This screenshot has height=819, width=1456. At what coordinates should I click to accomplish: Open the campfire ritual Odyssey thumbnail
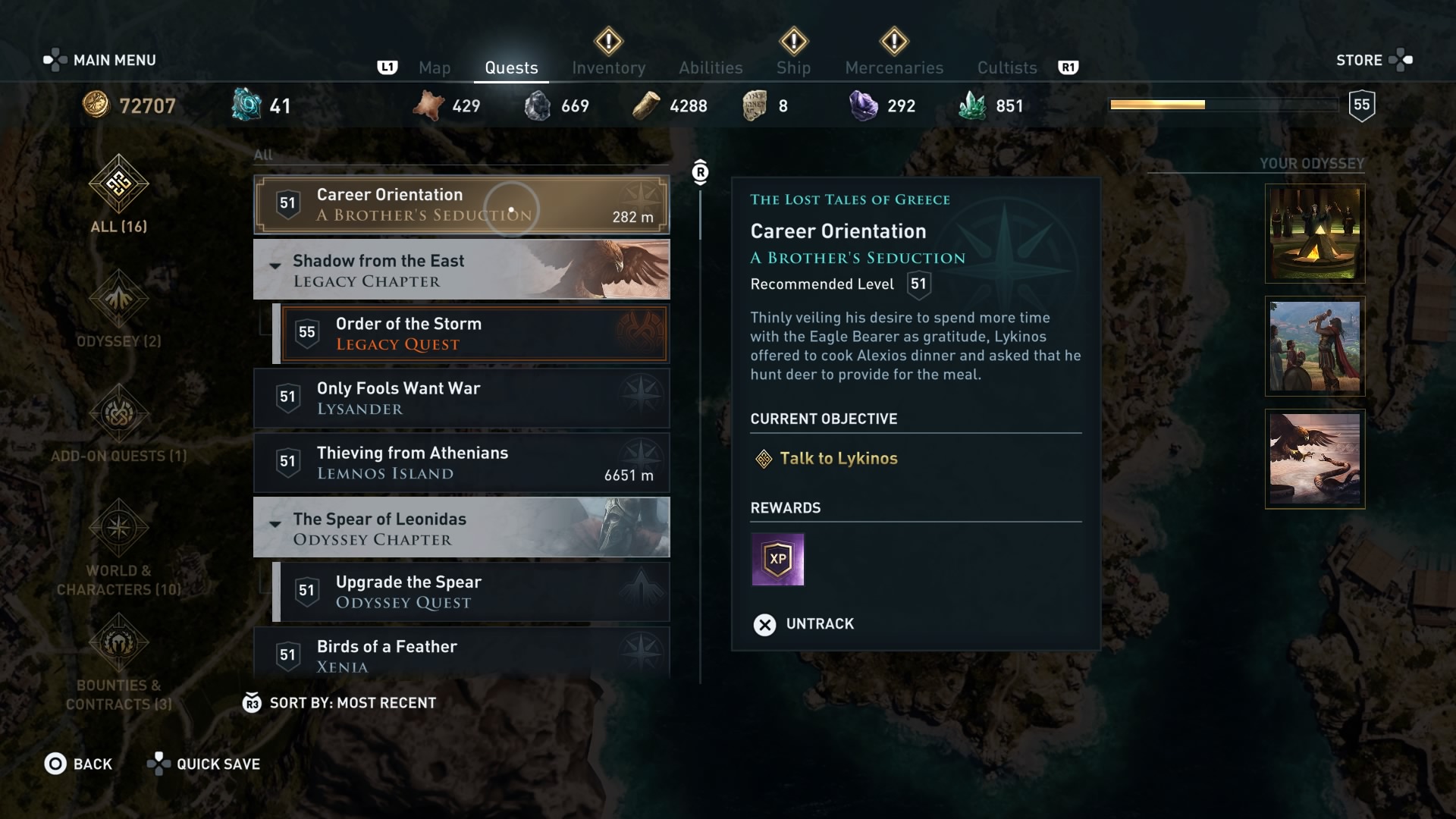[1314, 234]
